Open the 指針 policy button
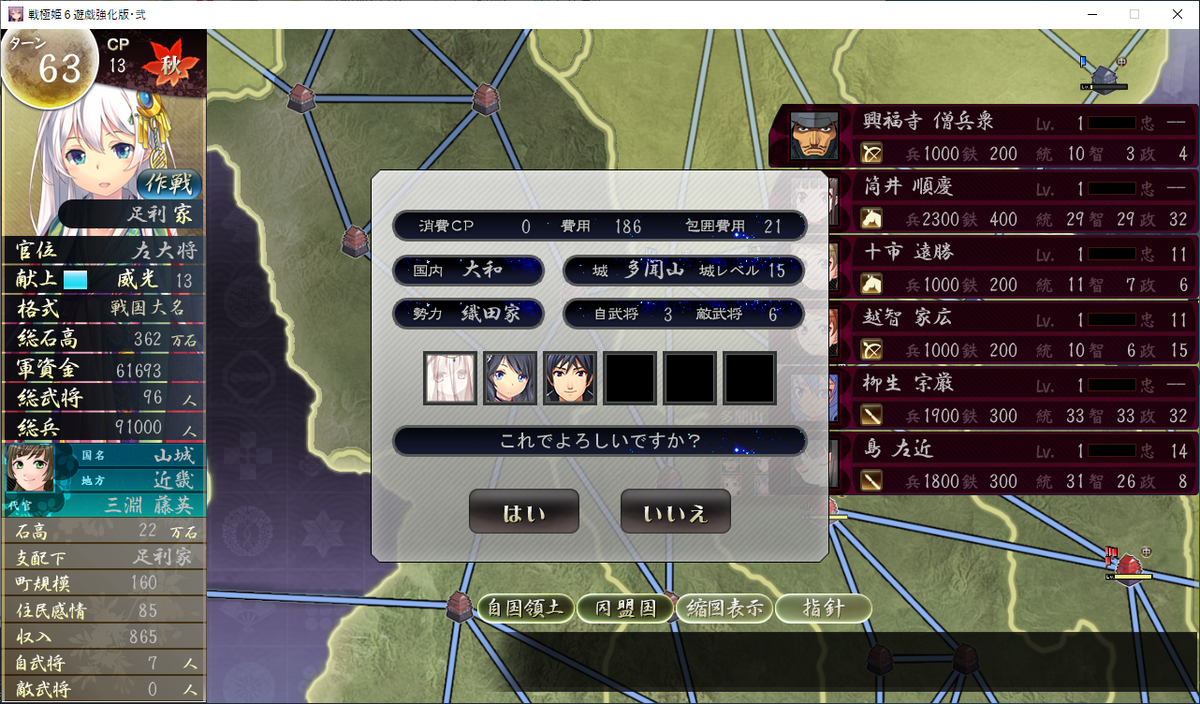The width and height of the screenshot is (1200, 704). click(x=823, y=608)
